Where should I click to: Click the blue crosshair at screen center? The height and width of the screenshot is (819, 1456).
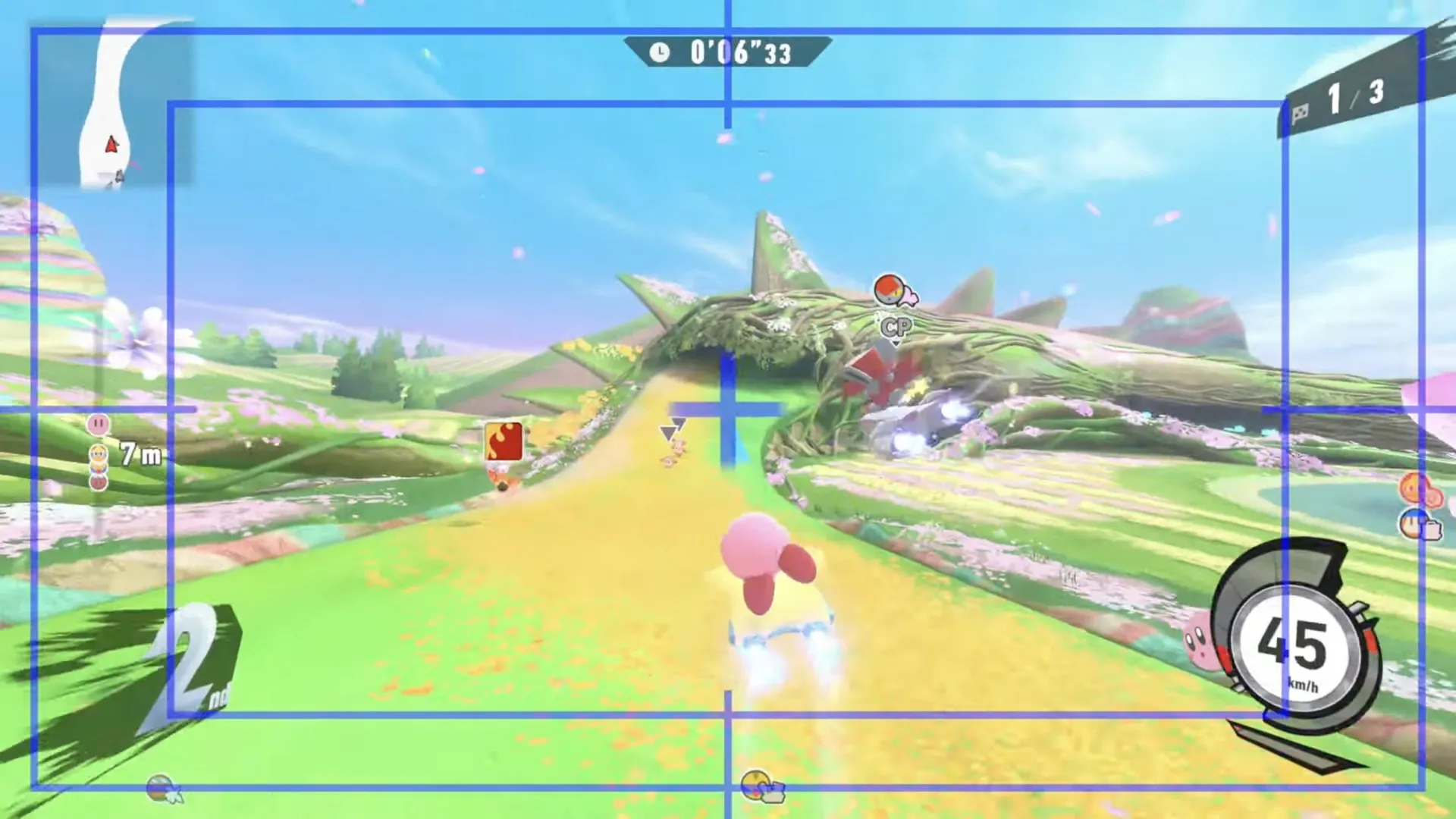[x=726, y=409]
